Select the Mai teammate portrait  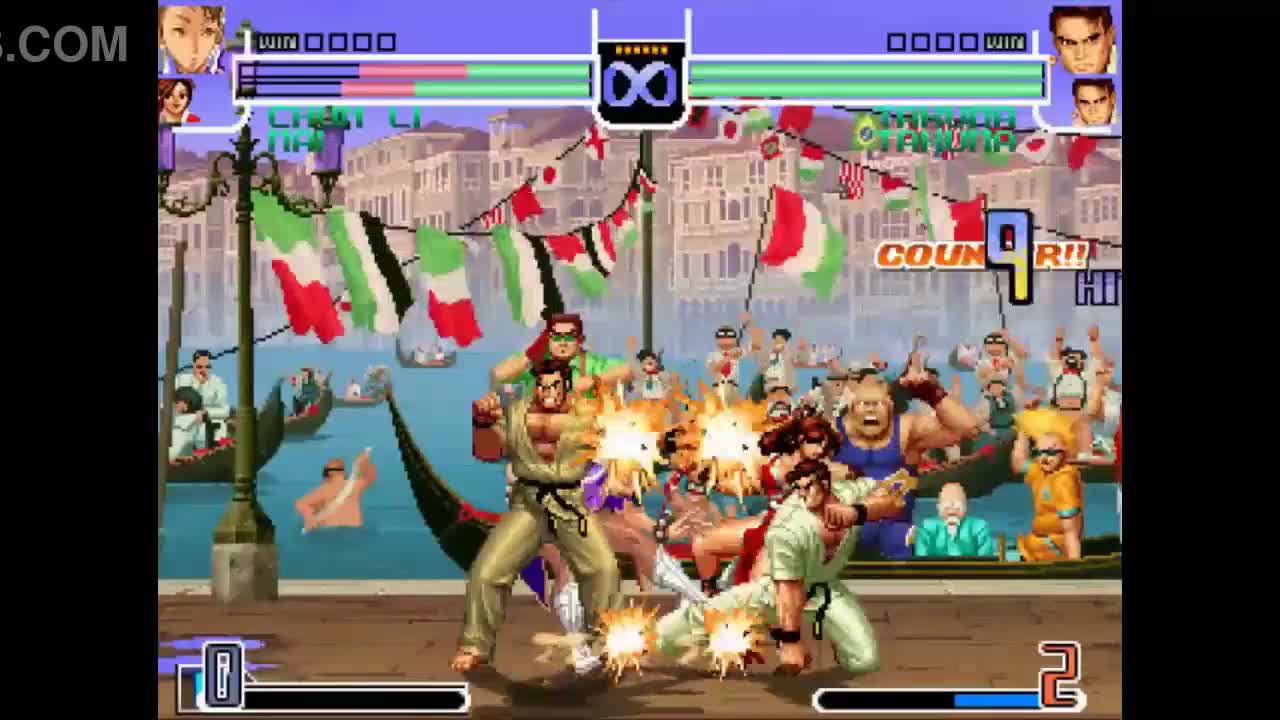(177, 101)
